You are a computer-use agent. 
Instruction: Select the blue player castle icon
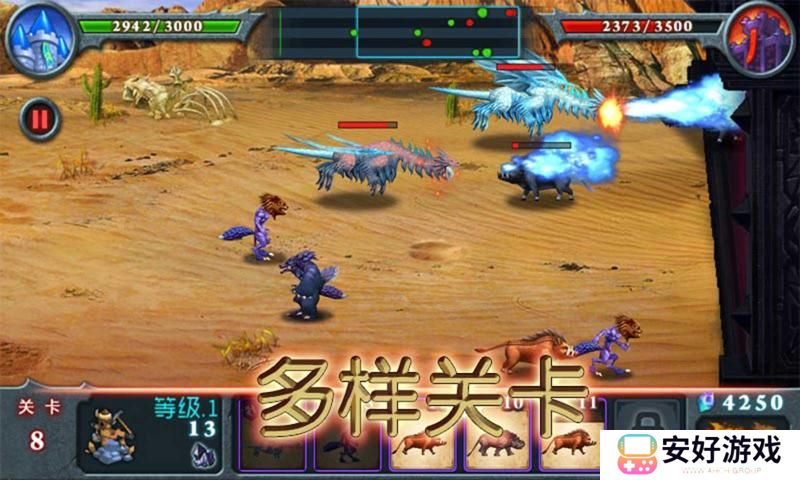click(40, 38)
